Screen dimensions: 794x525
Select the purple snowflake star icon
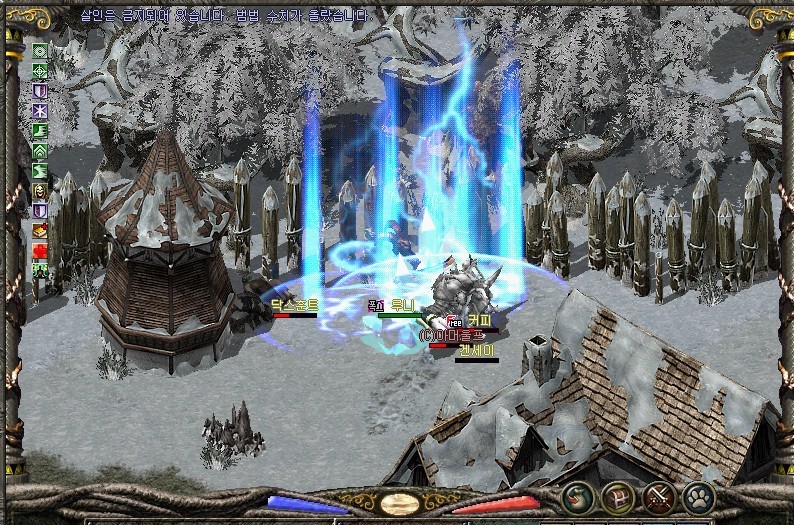pos(40,110)
